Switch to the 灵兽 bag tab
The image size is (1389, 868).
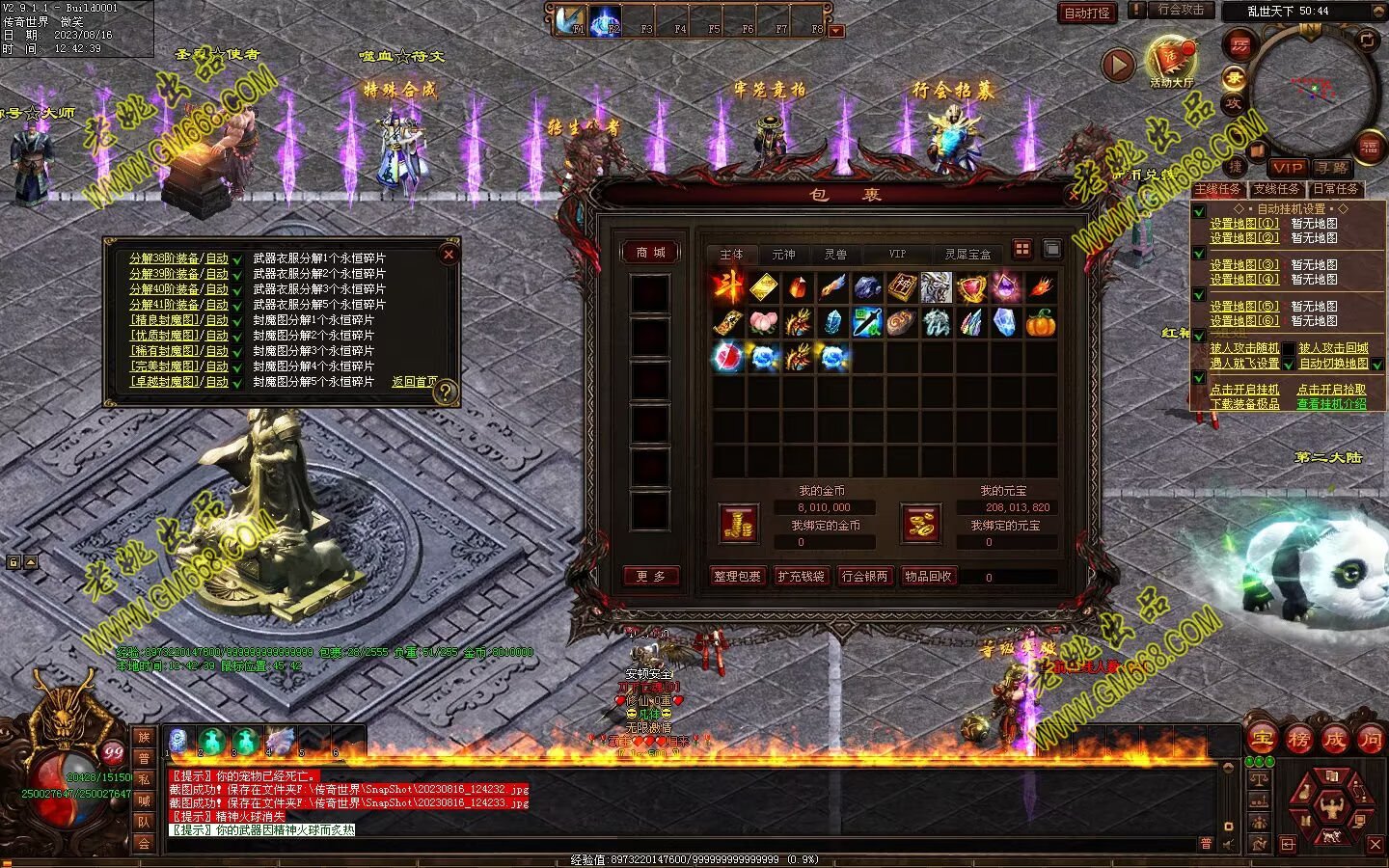pos(835,255)
